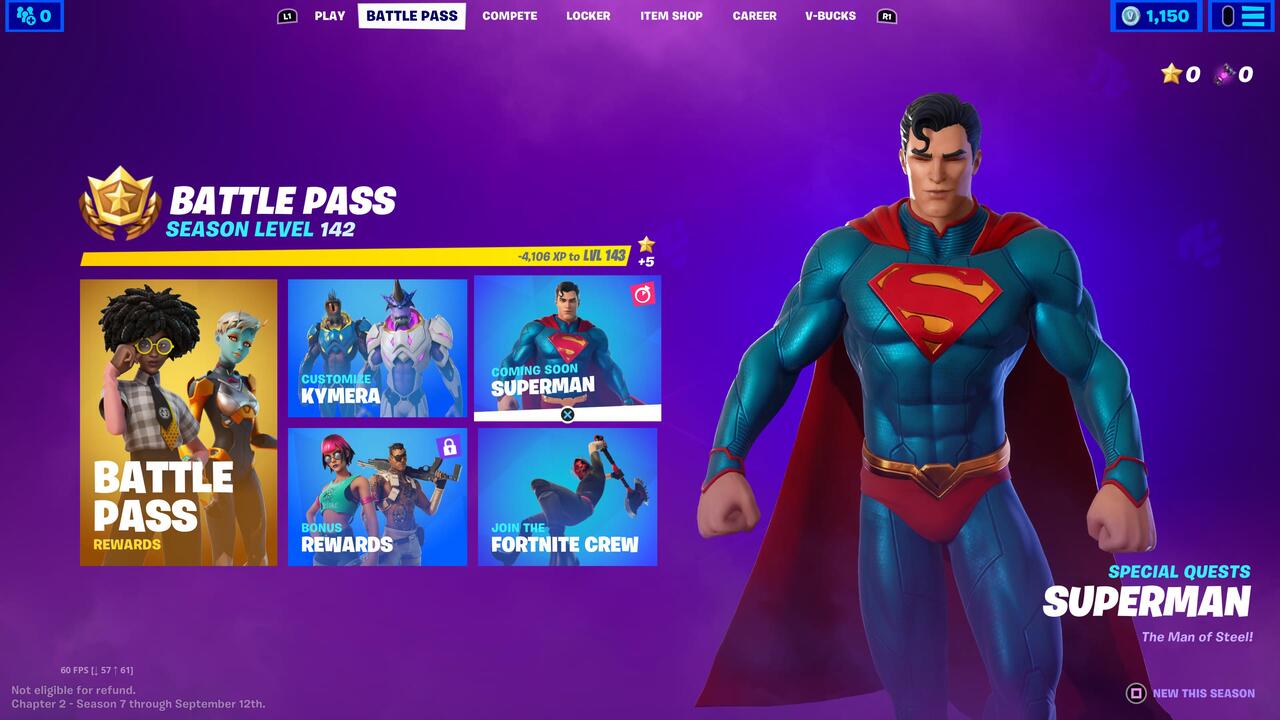Open the Customize Kymera panel

point(378,347)
